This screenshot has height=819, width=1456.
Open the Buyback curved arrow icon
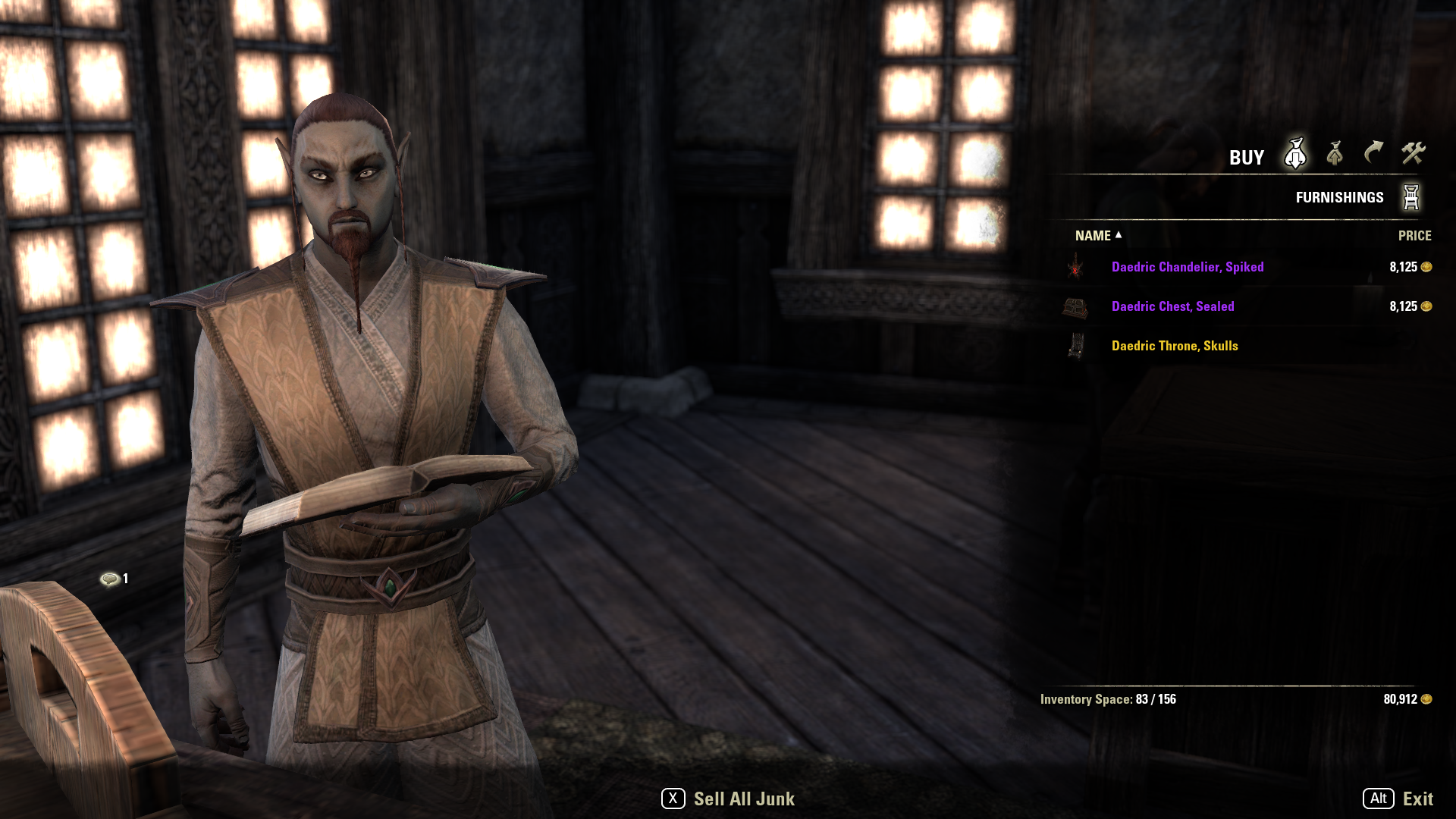pyautogui.click(x=1373, y=154)
